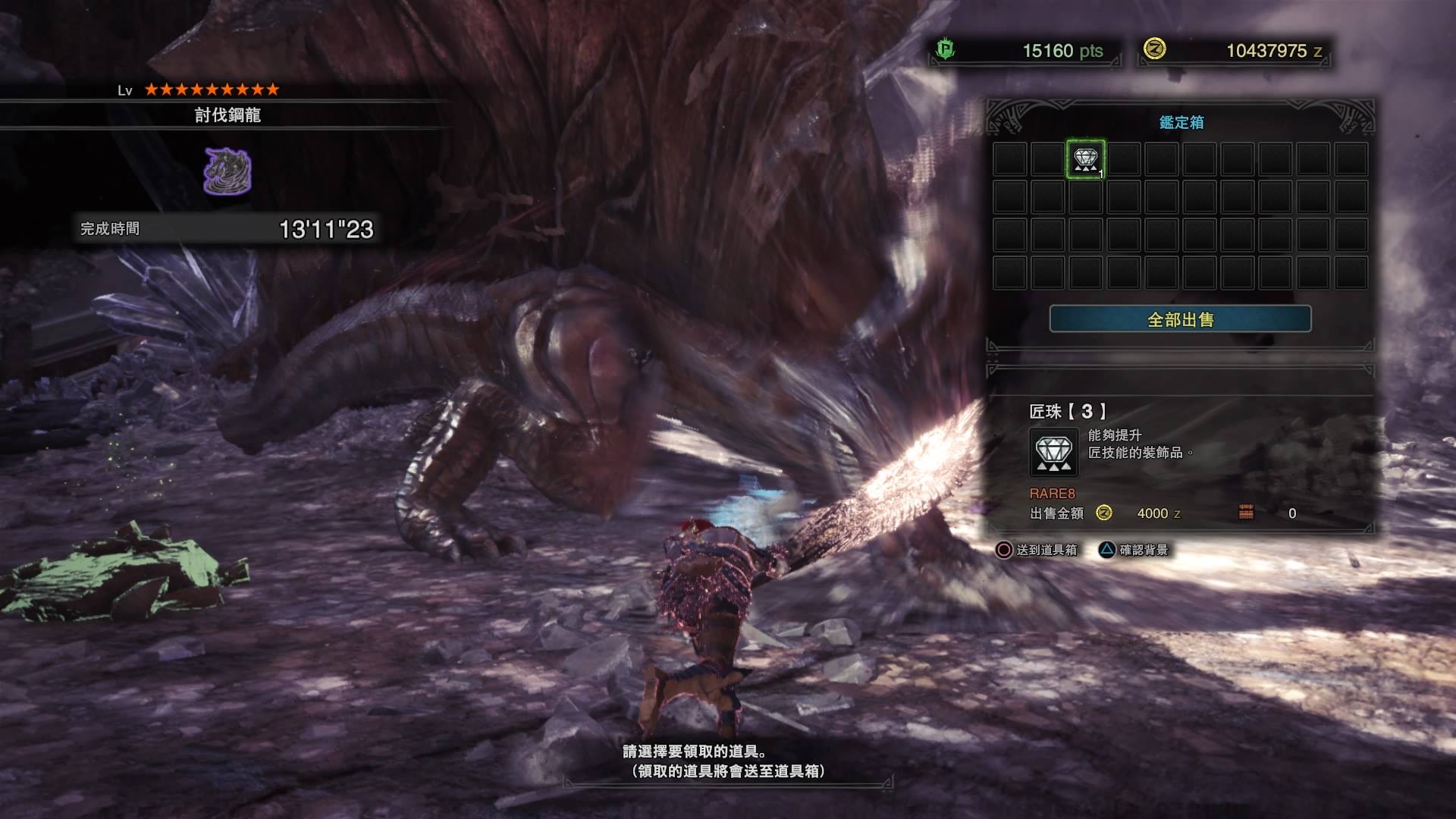Viewport: 1456px width, 819px height.
Task: Choose the 送到道具箱 send-to-item-box option
Action: click(x=1037, y=550)
